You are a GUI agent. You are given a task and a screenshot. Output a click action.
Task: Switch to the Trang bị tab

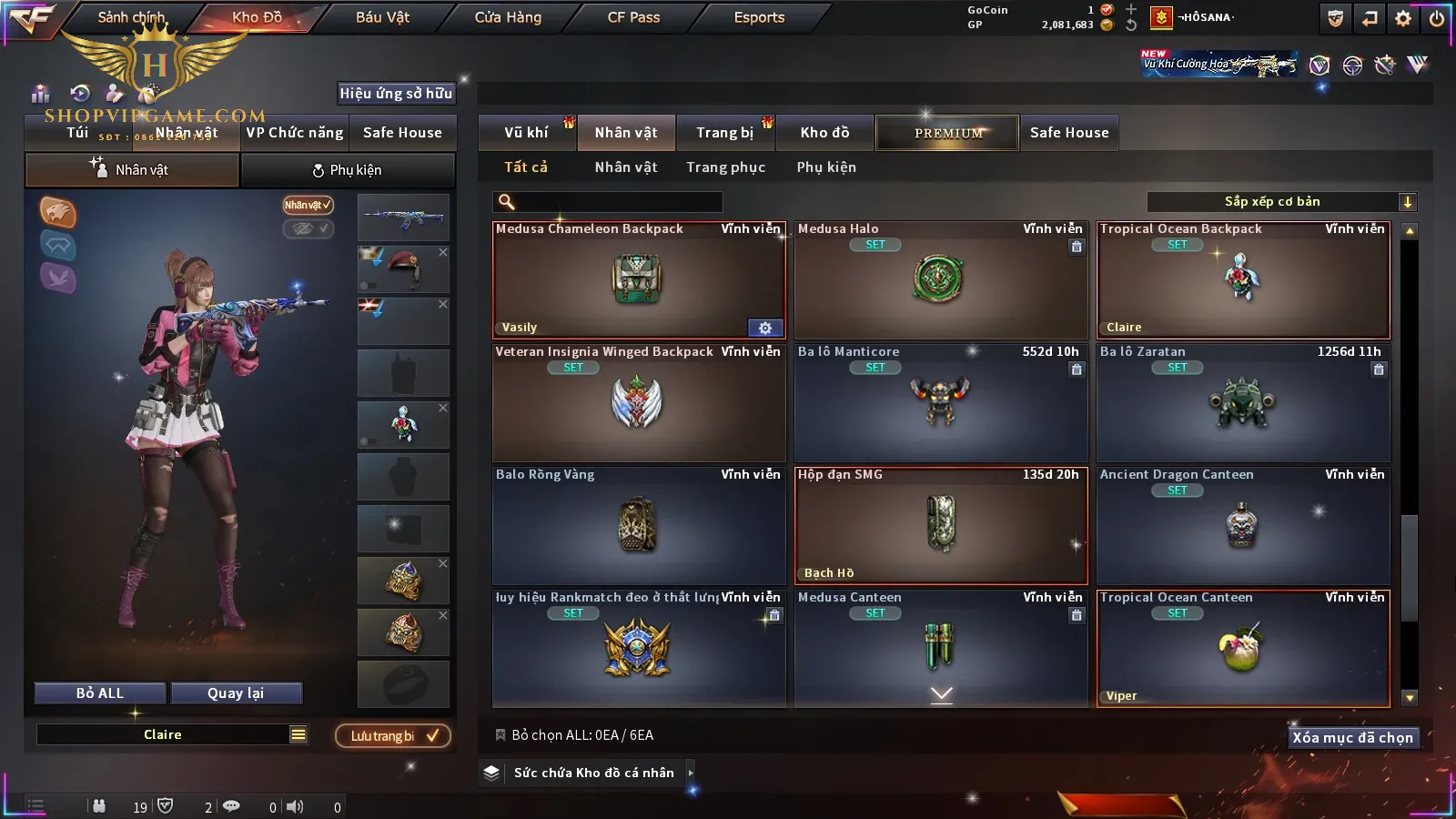coord(724,133)
